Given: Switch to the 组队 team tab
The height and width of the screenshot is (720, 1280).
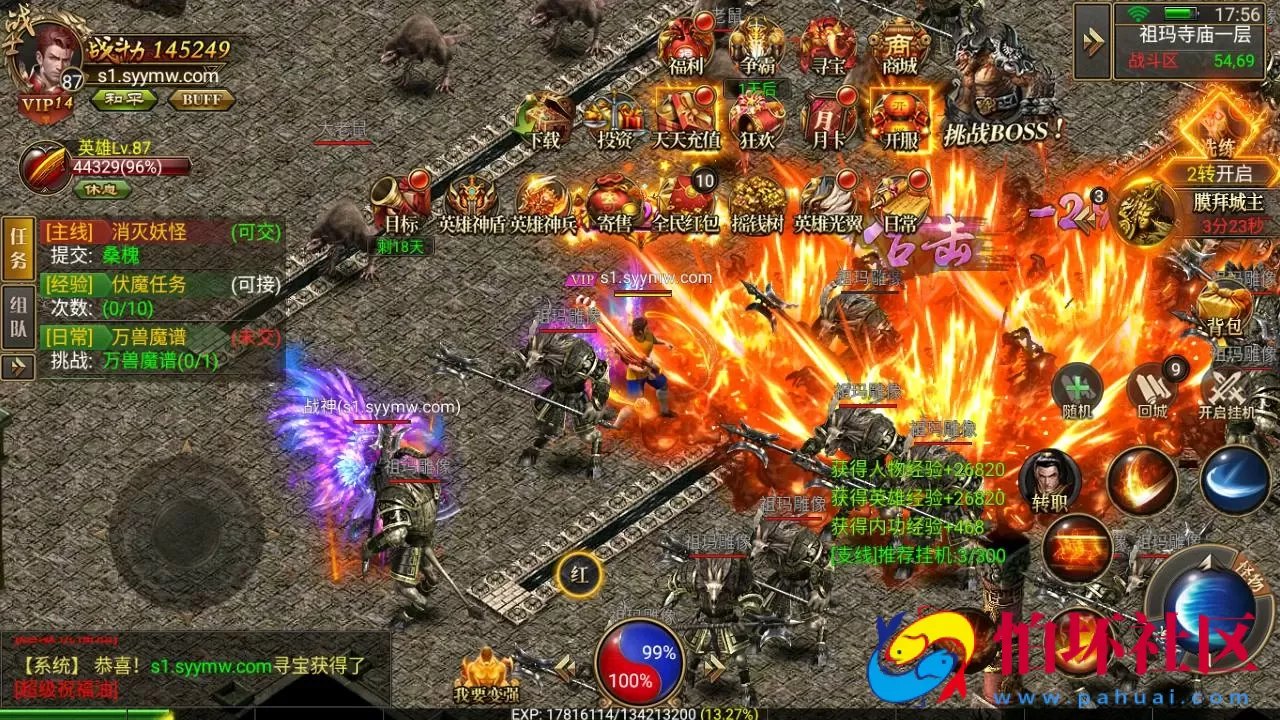Looking at the screenshot, I should (x=18, y=316).
